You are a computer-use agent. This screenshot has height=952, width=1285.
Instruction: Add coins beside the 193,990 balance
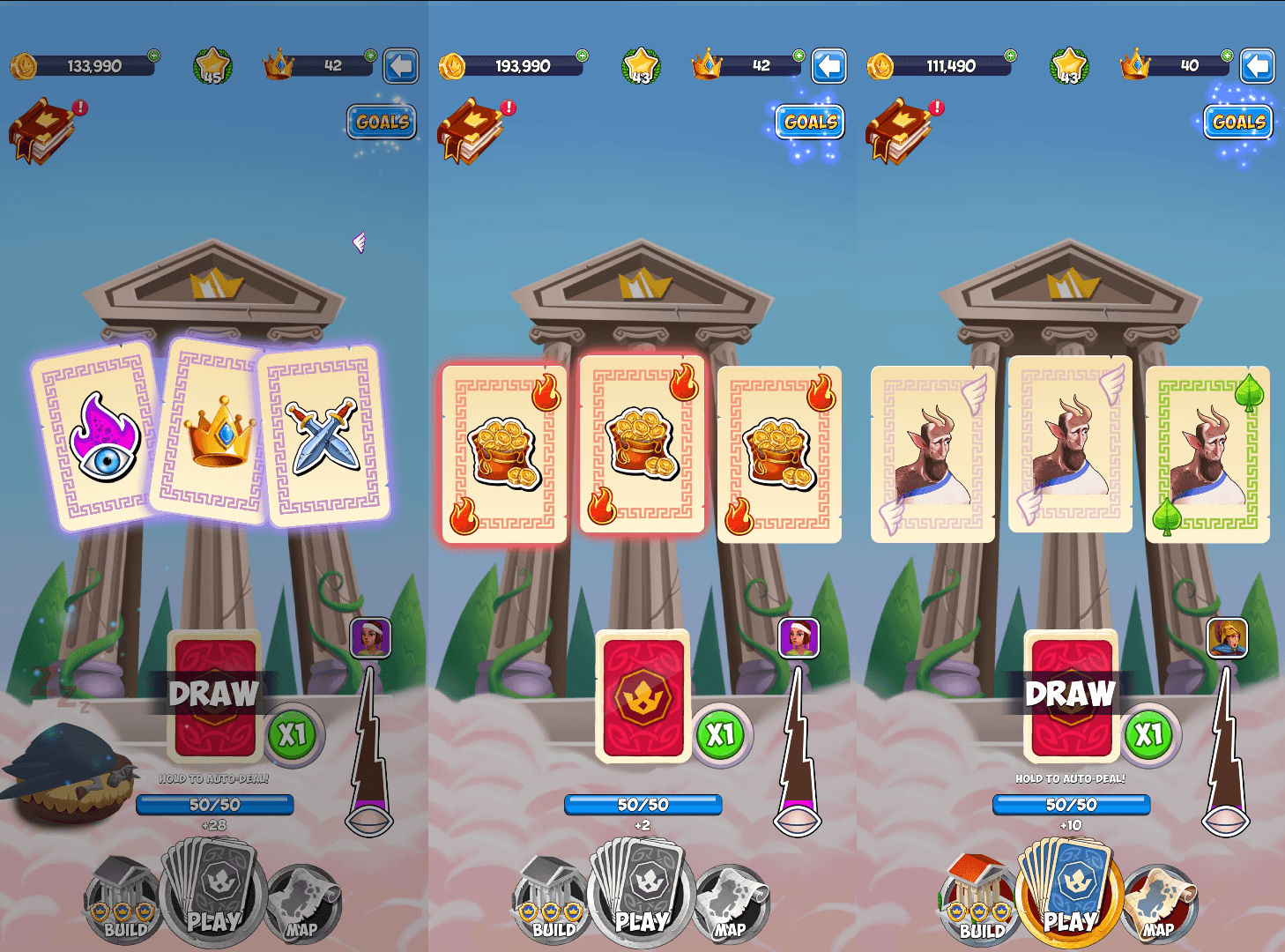582,56
